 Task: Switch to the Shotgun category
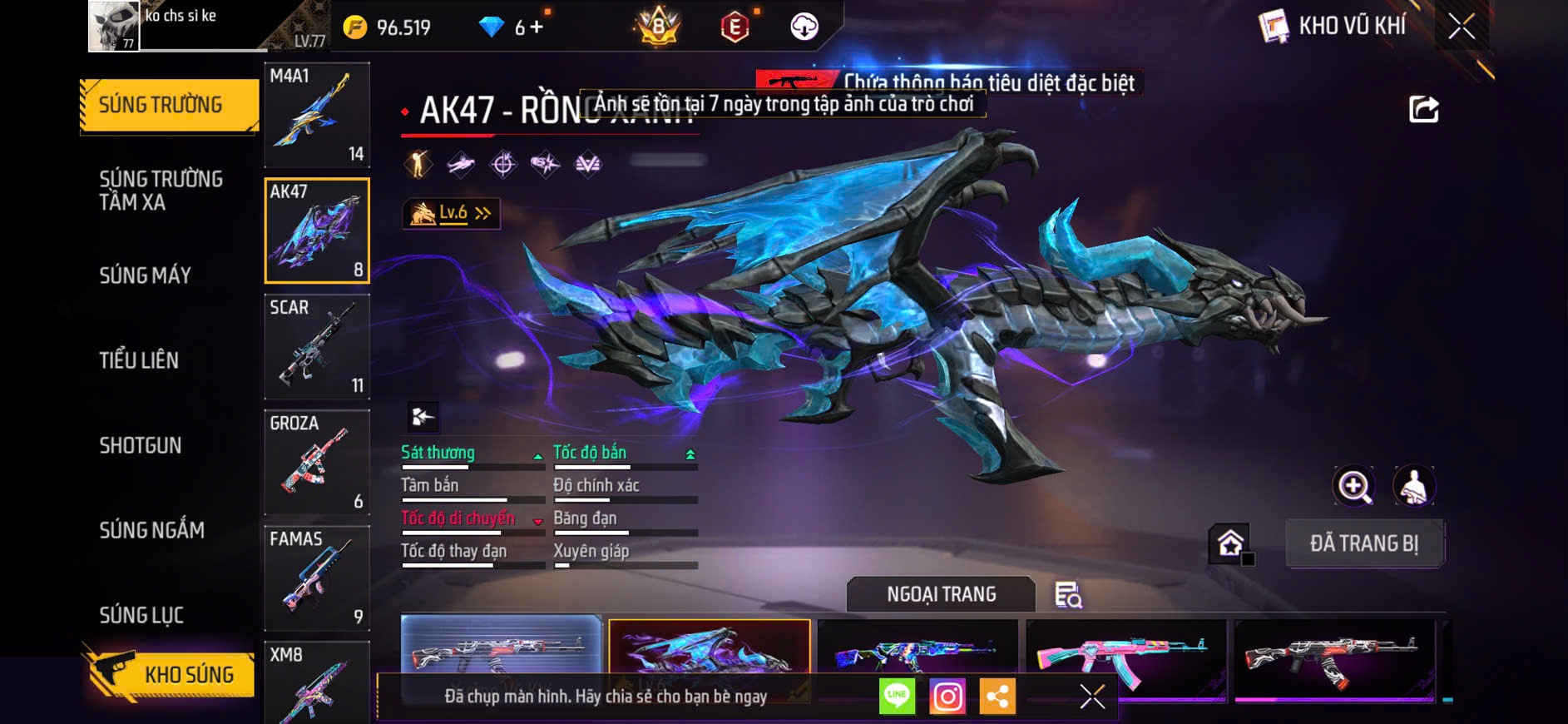pyautogui.click(x=141, y=445)
